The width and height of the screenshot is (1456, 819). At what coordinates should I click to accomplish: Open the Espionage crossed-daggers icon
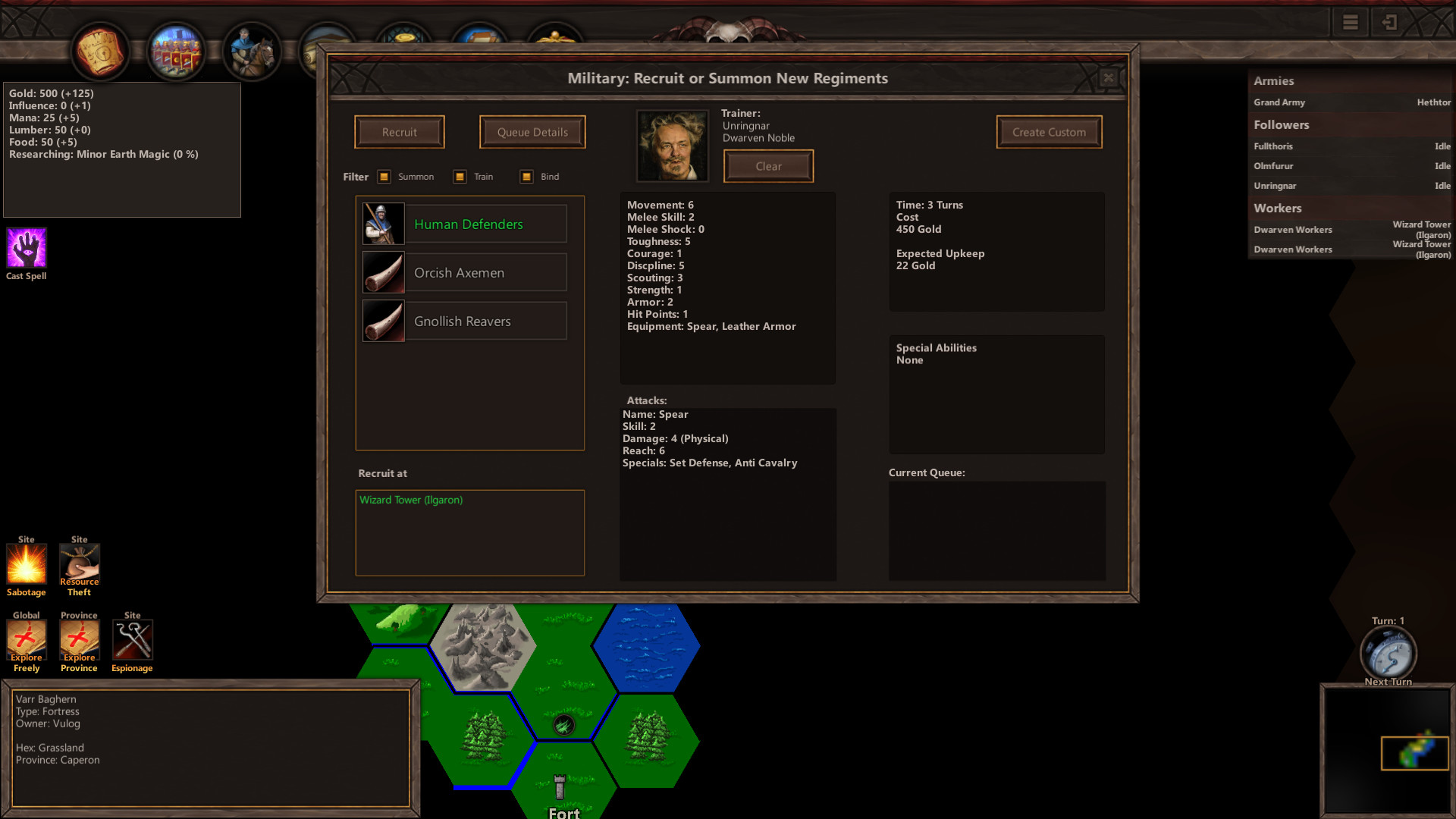coord(132,640)
